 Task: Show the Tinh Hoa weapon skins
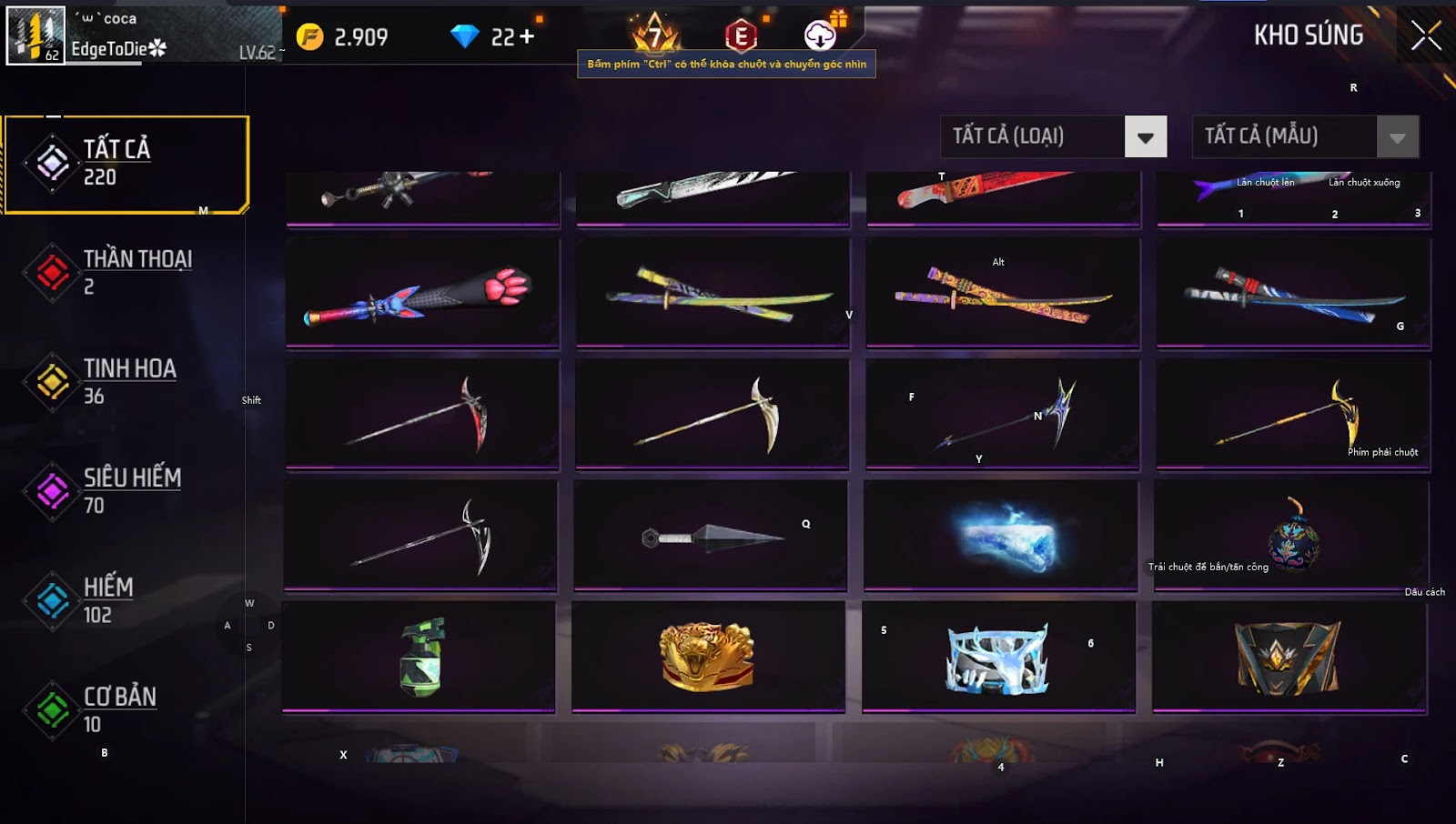coord(126,381)
